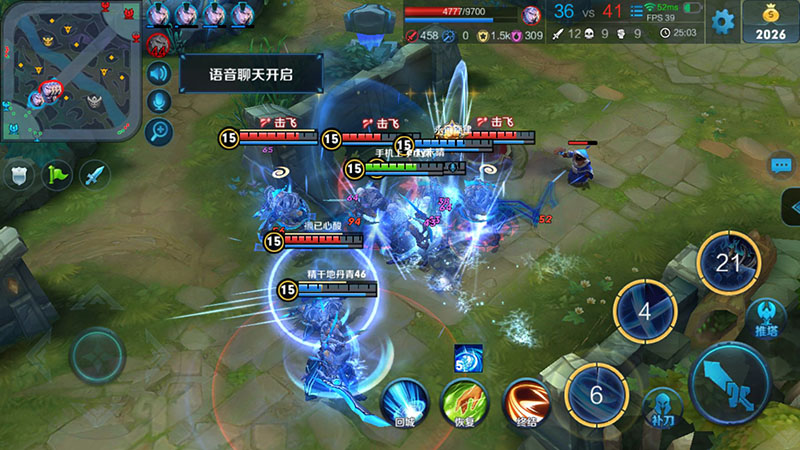The image size is (800, 450).
Task: Open the settings gear menu
Action: coord(722,19)
